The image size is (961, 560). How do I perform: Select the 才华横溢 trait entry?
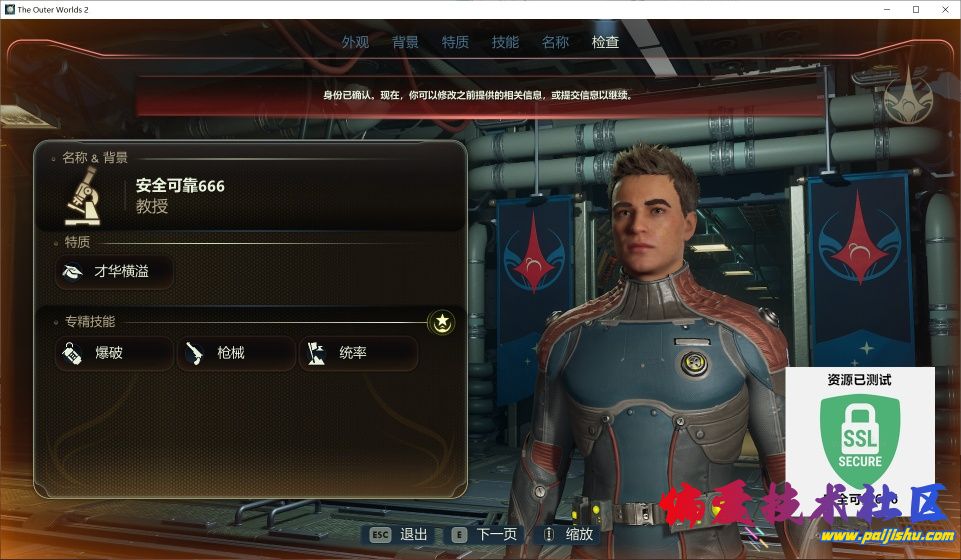tap(114, 271)
